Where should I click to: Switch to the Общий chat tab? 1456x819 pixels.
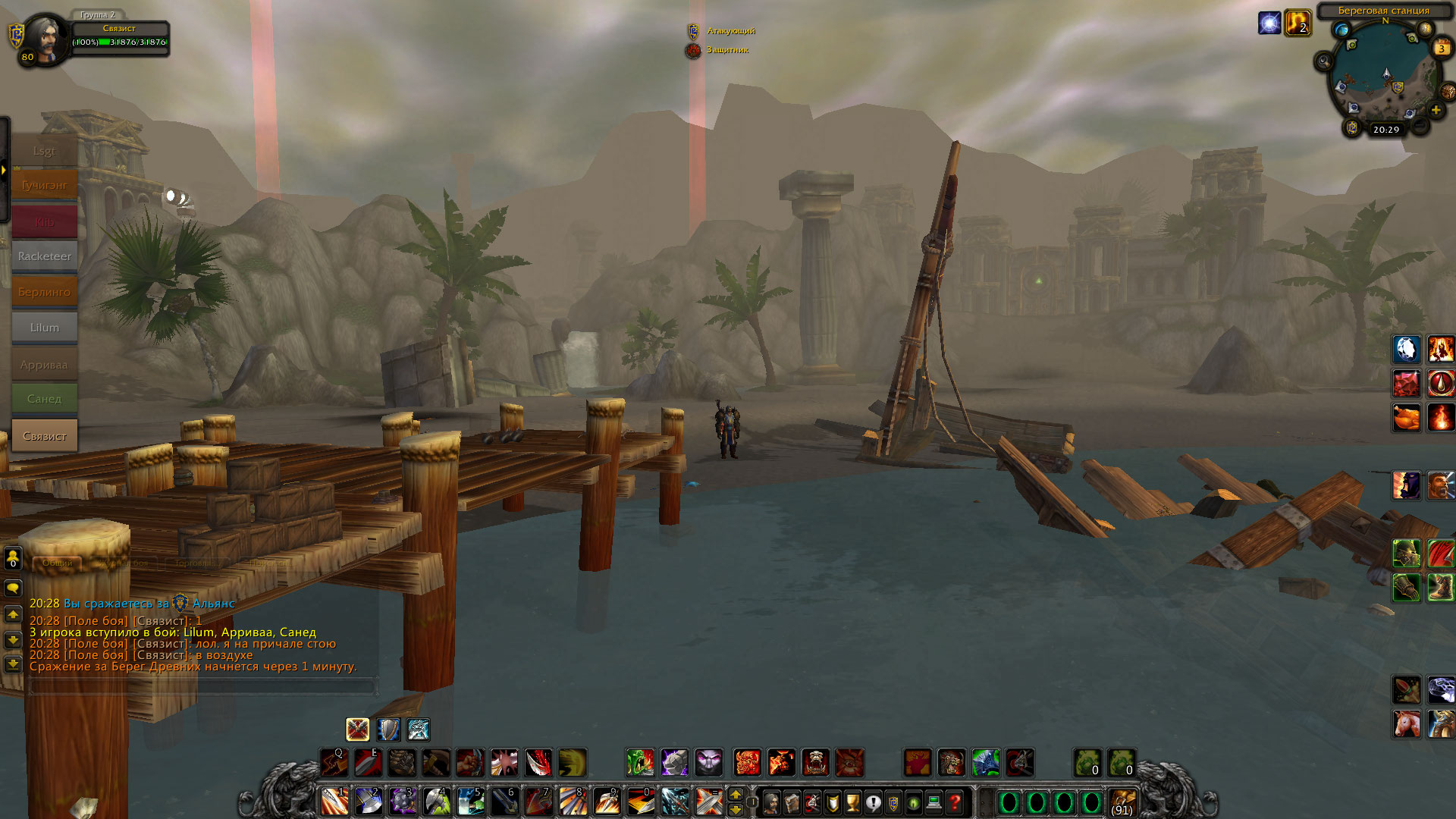tap(58, 563)
